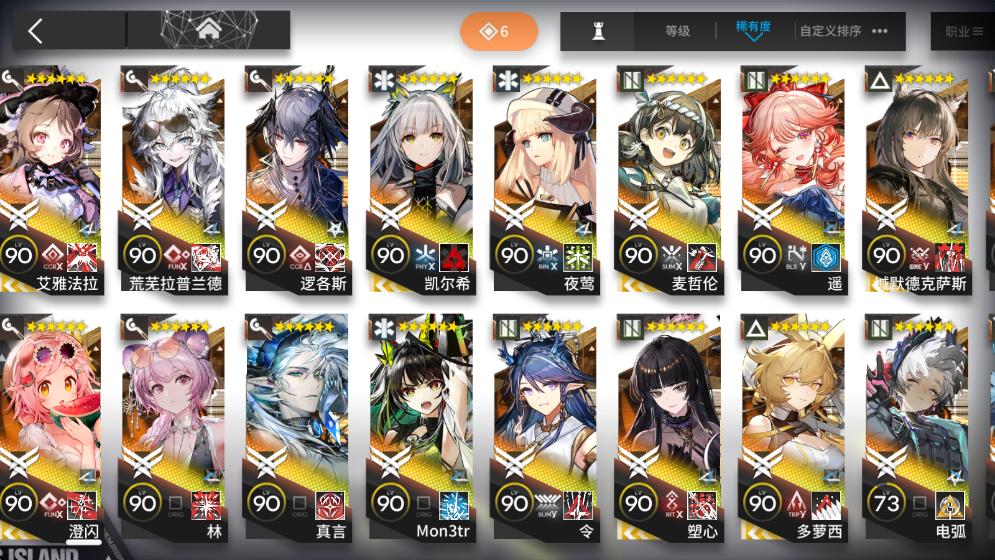
Task: Sort operators by 等级 level
Action: coord(677,31)
